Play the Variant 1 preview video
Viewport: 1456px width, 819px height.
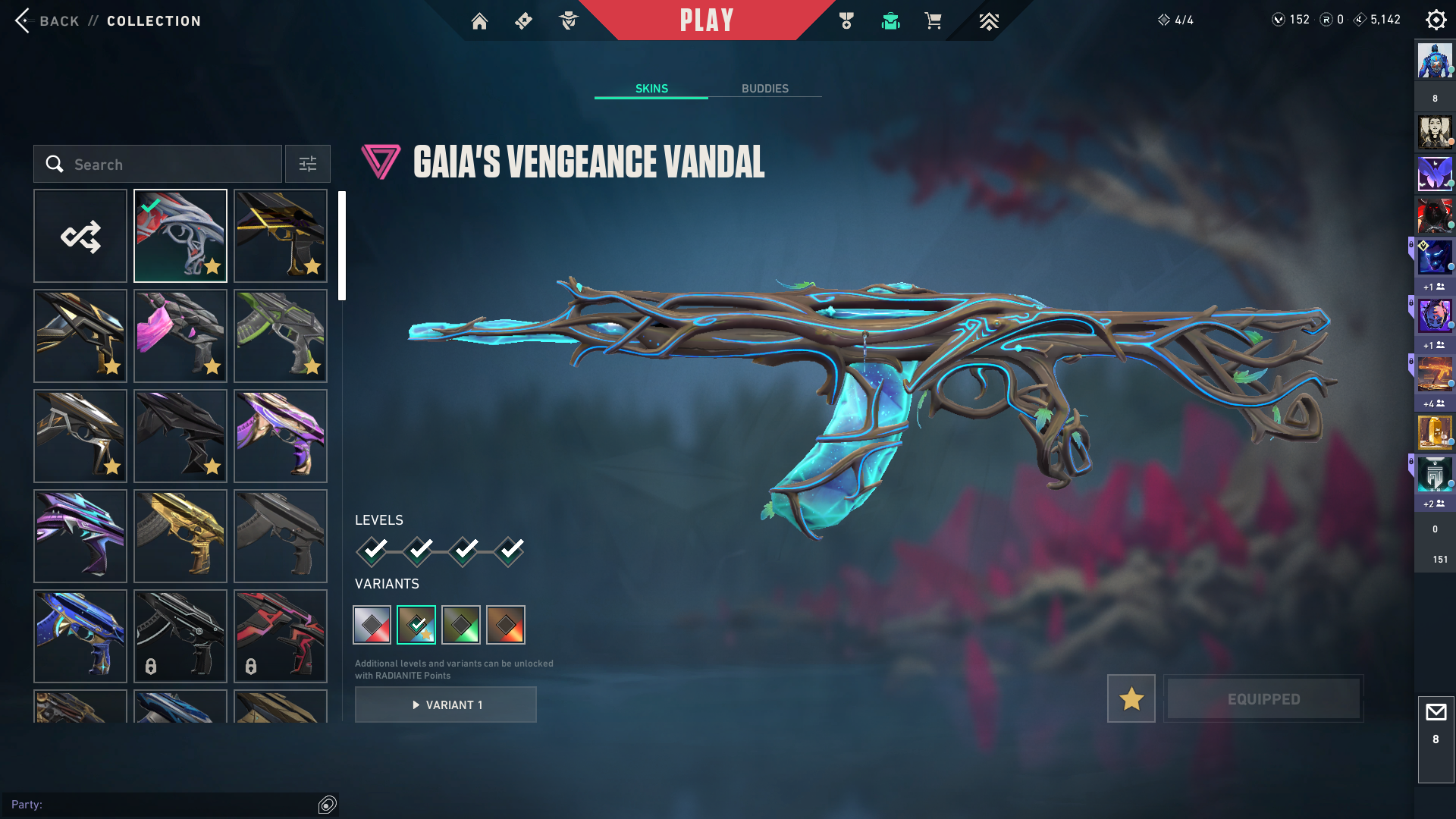coord(446,705)
